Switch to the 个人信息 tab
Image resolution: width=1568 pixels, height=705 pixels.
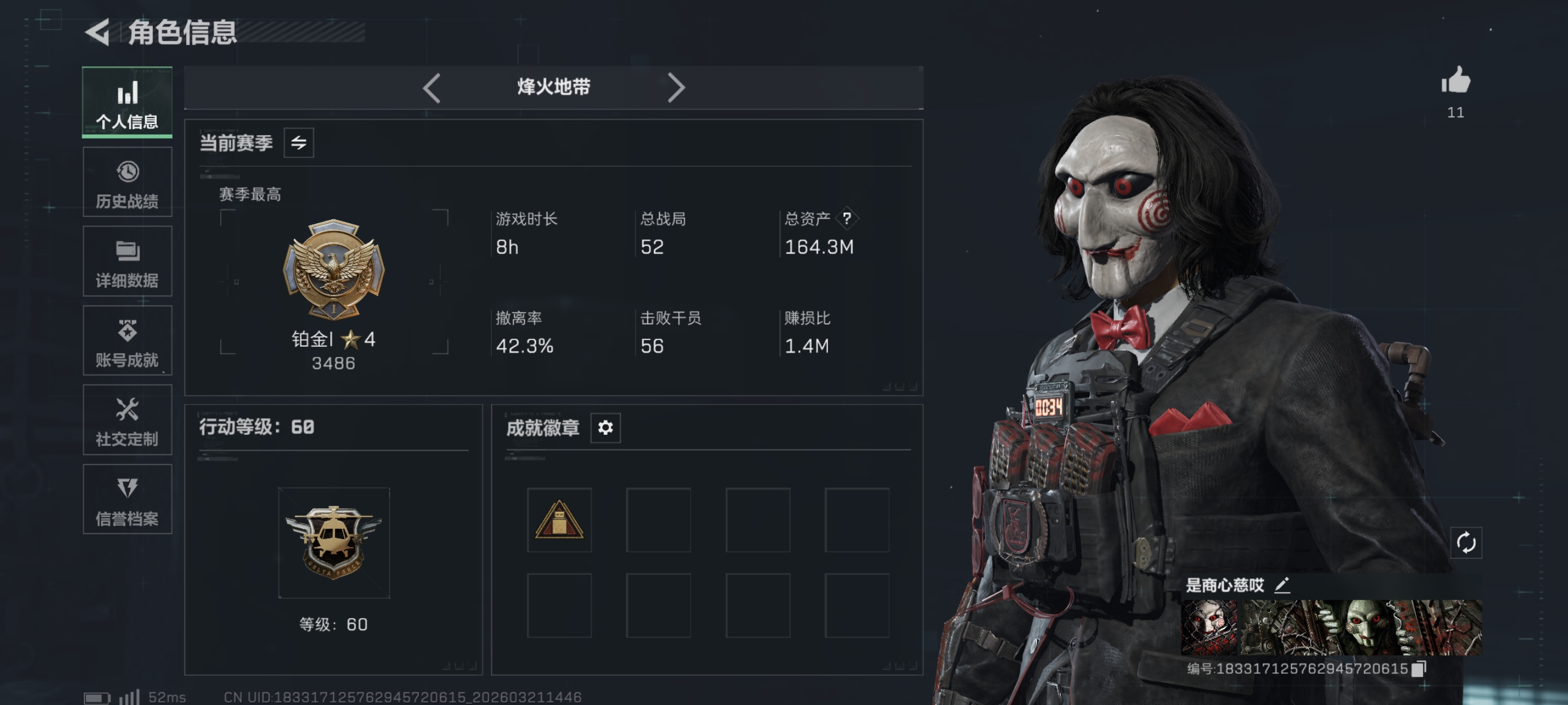127,102
